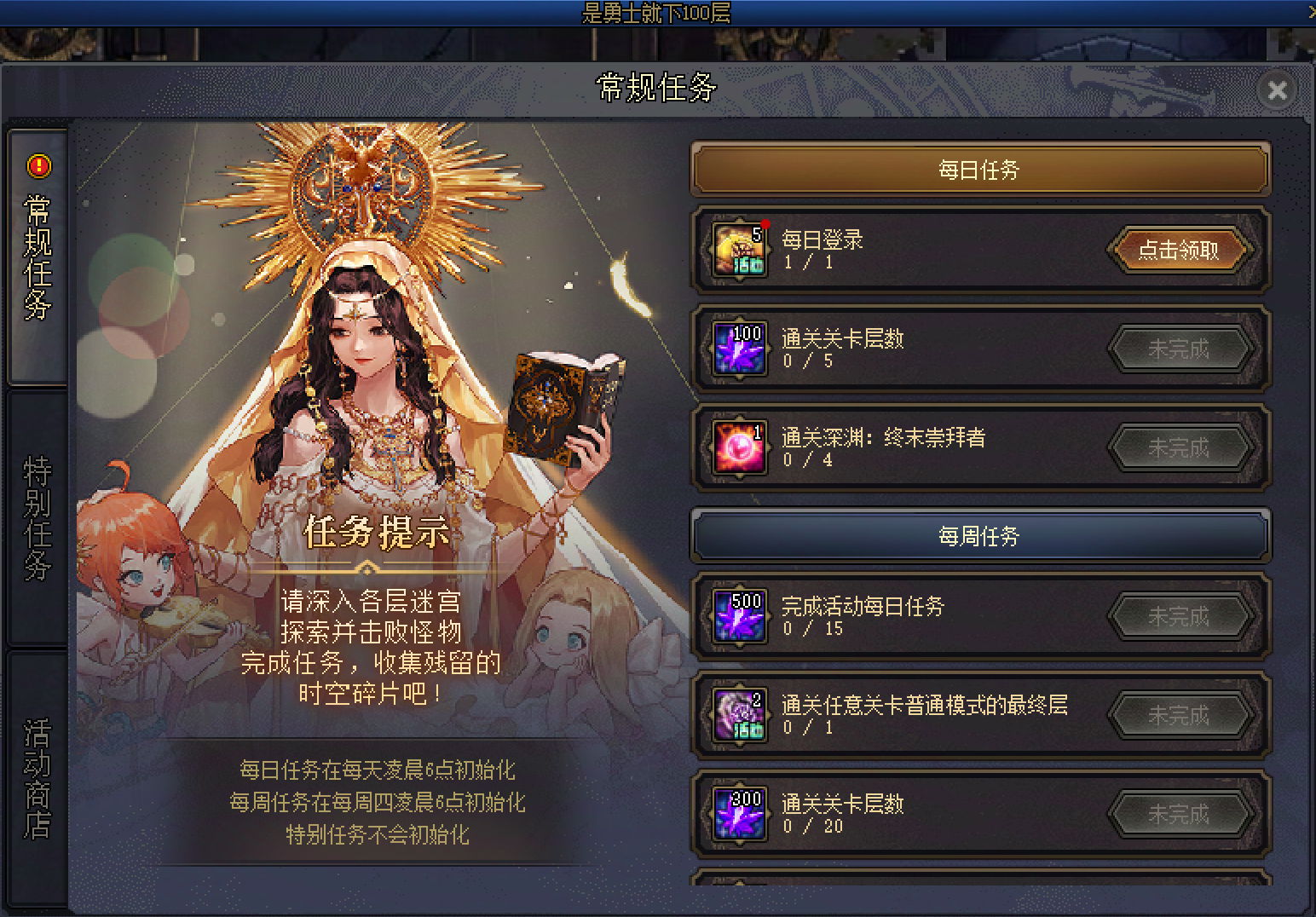Click the red dot notification on login reward

pyautogui.click(x=765, y=223)
